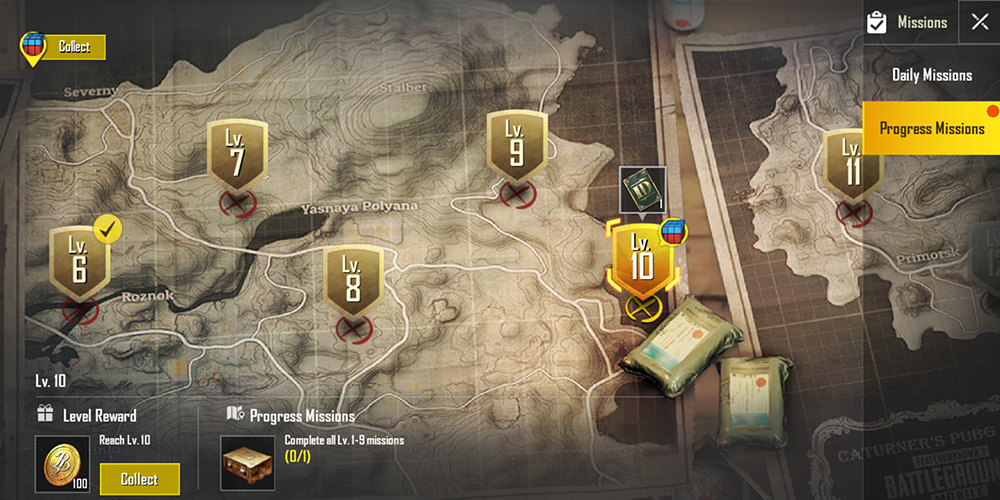The image size is (1000, 500).
Task: Collect the Reach Lv. 10 reward
Action: [x=139, y=479]
